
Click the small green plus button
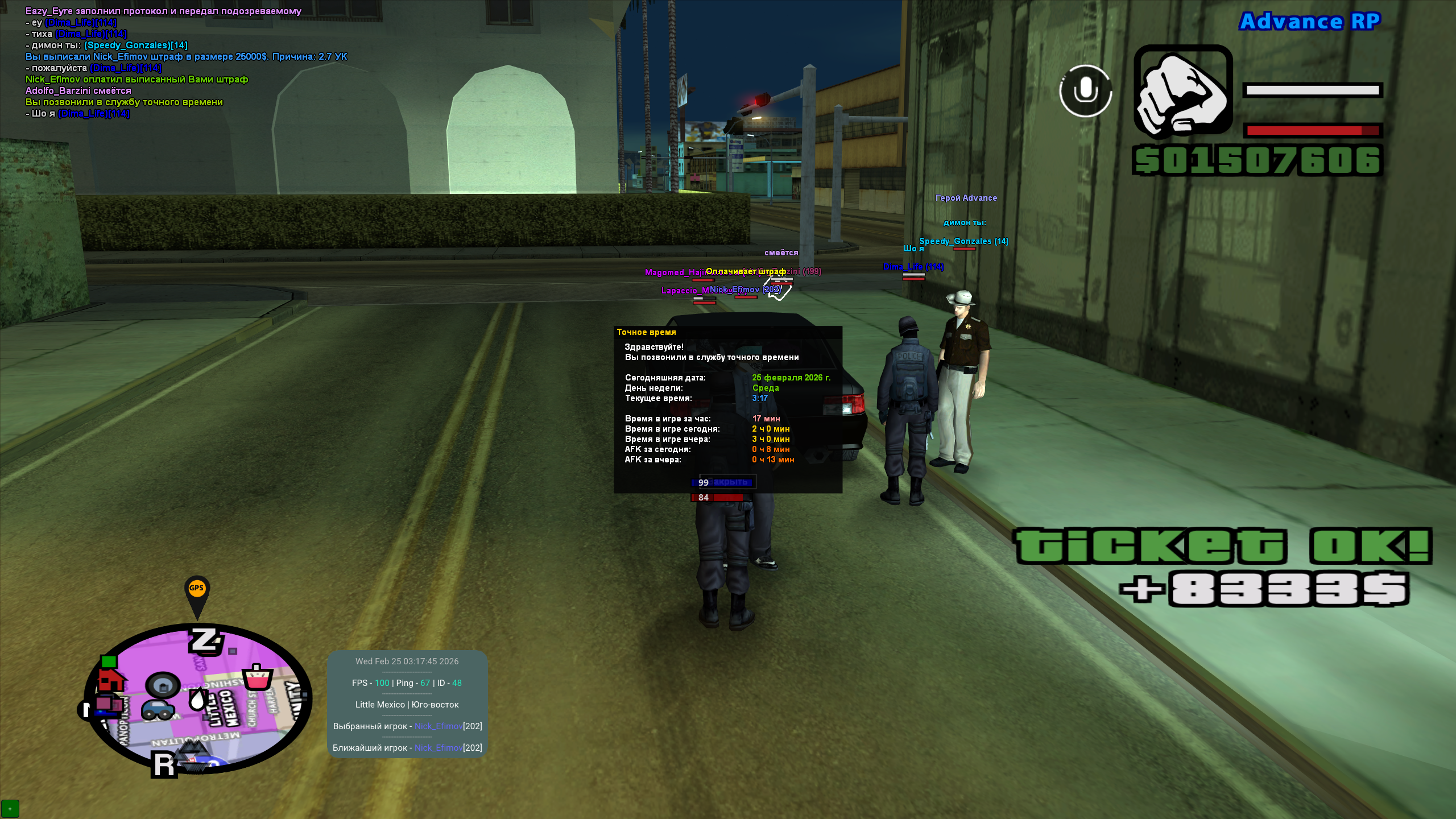[x=10, y=809]
